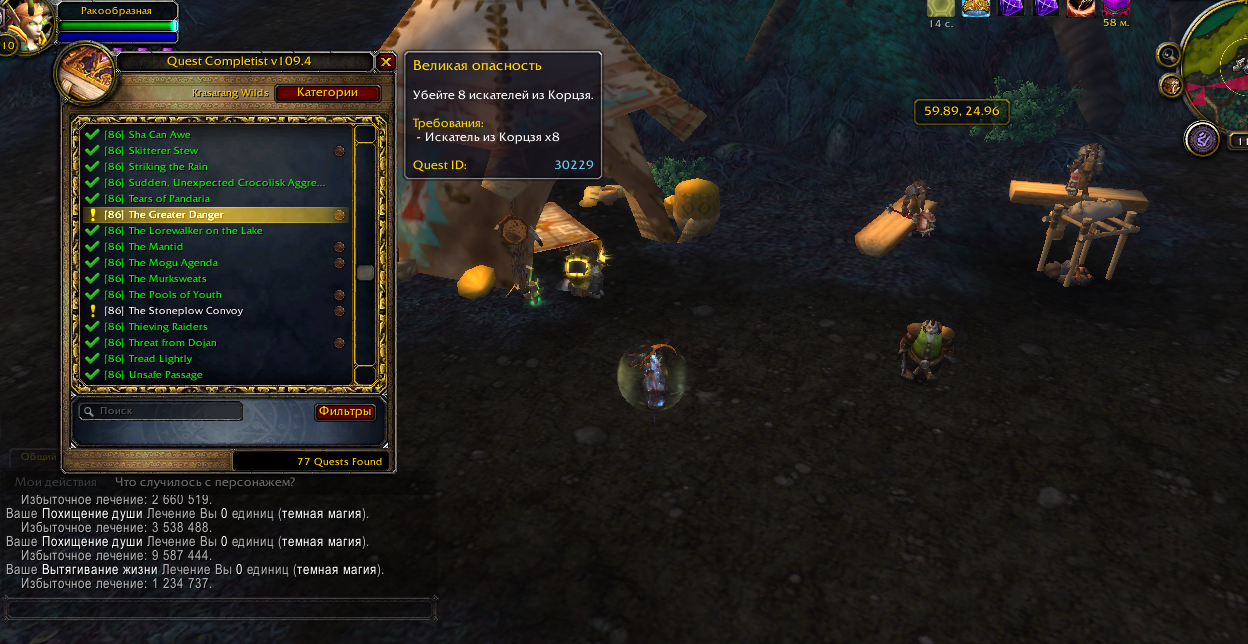Open the Категории dropdown
1248x644 pixels.
click(327, 93)
